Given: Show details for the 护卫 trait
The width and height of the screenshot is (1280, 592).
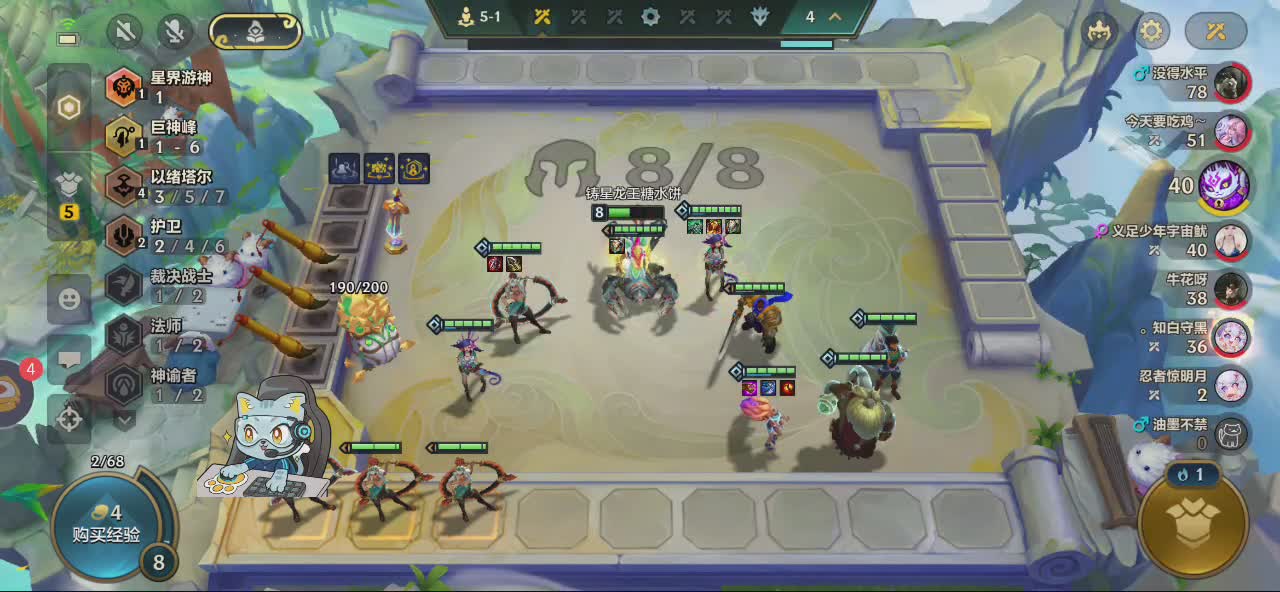Looking at the screenshot, I should (124, 236).
